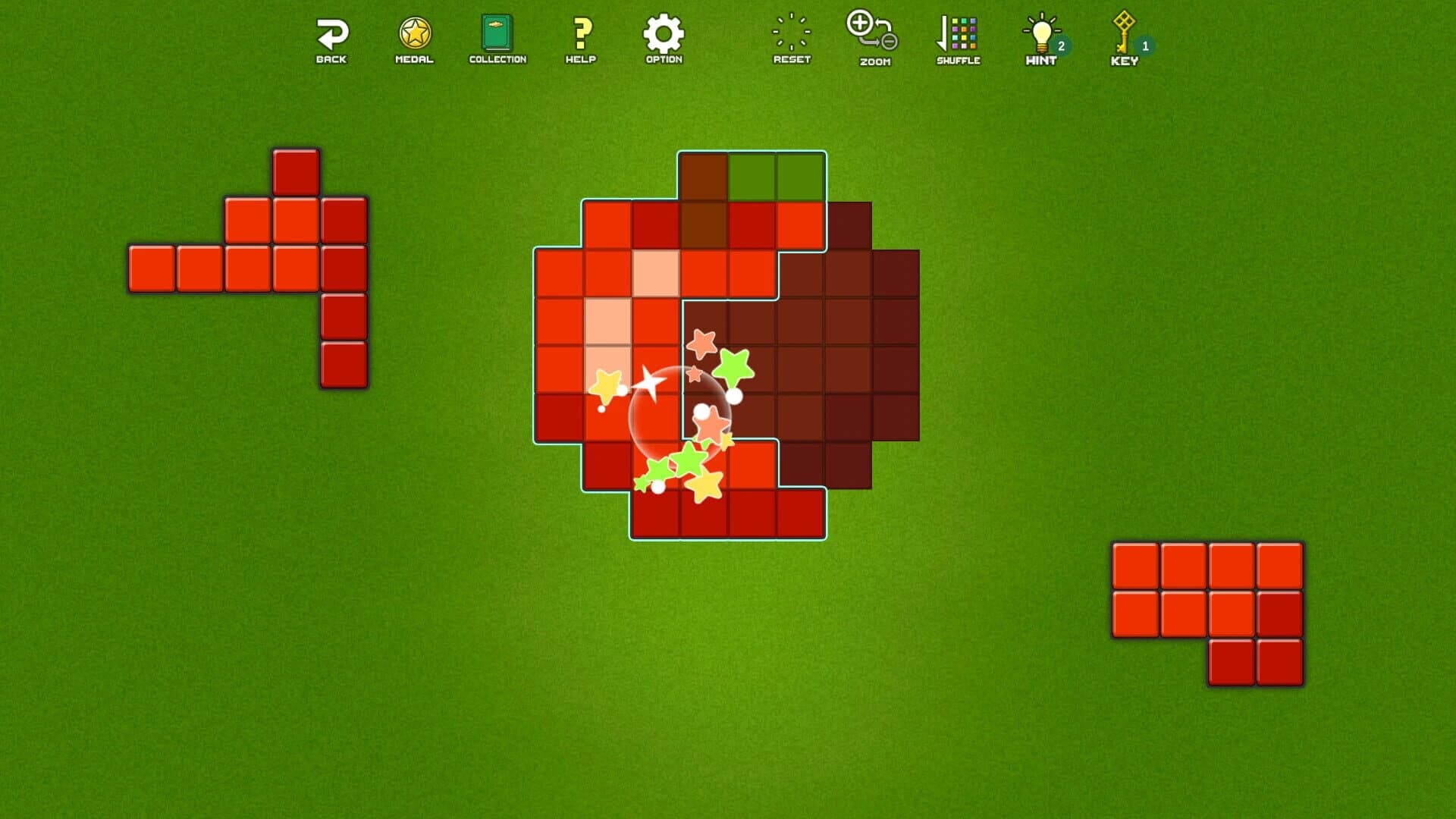
Task: Click the apple stem block
Action: pos(704,174)
